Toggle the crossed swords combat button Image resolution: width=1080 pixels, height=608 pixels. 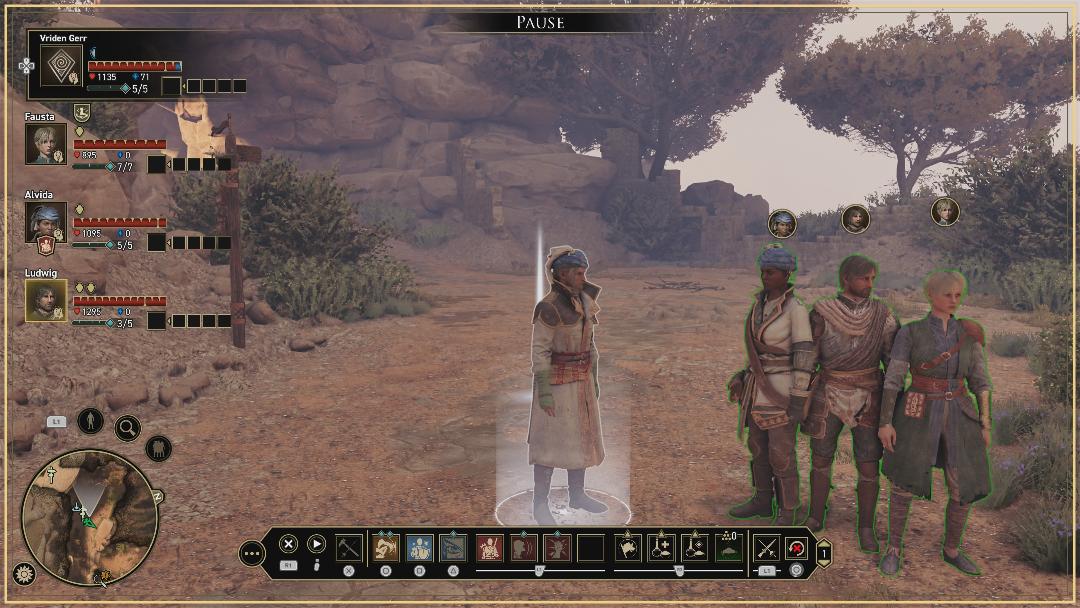pos(767,547)
